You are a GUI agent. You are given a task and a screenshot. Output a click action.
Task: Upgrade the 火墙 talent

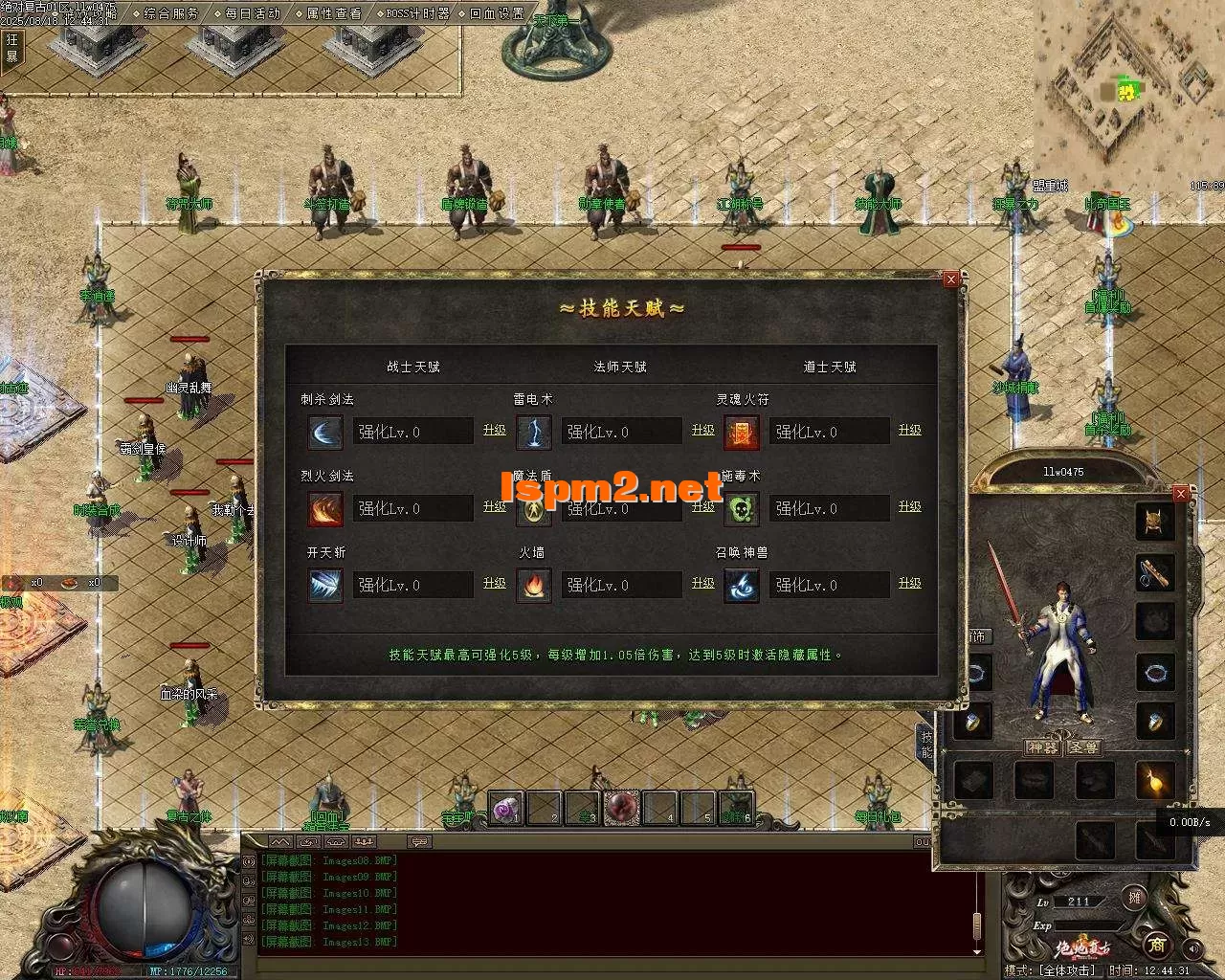702,583
